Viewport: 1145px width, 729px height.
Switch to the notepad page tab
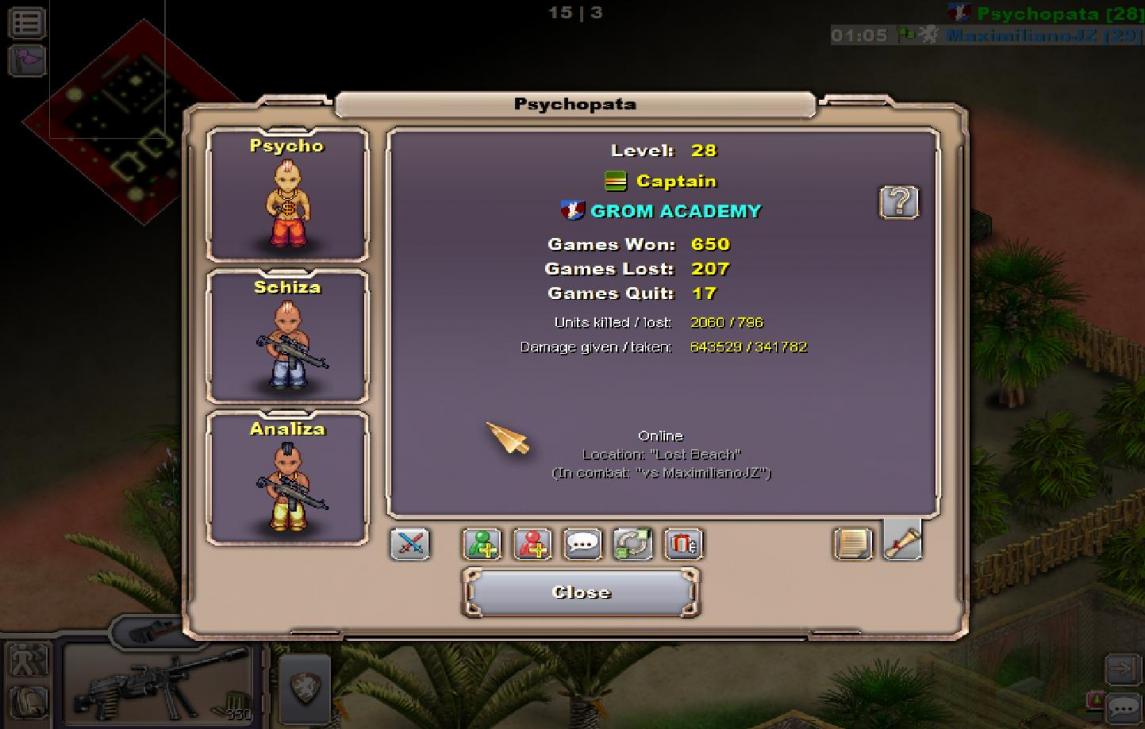click(852, 544)
